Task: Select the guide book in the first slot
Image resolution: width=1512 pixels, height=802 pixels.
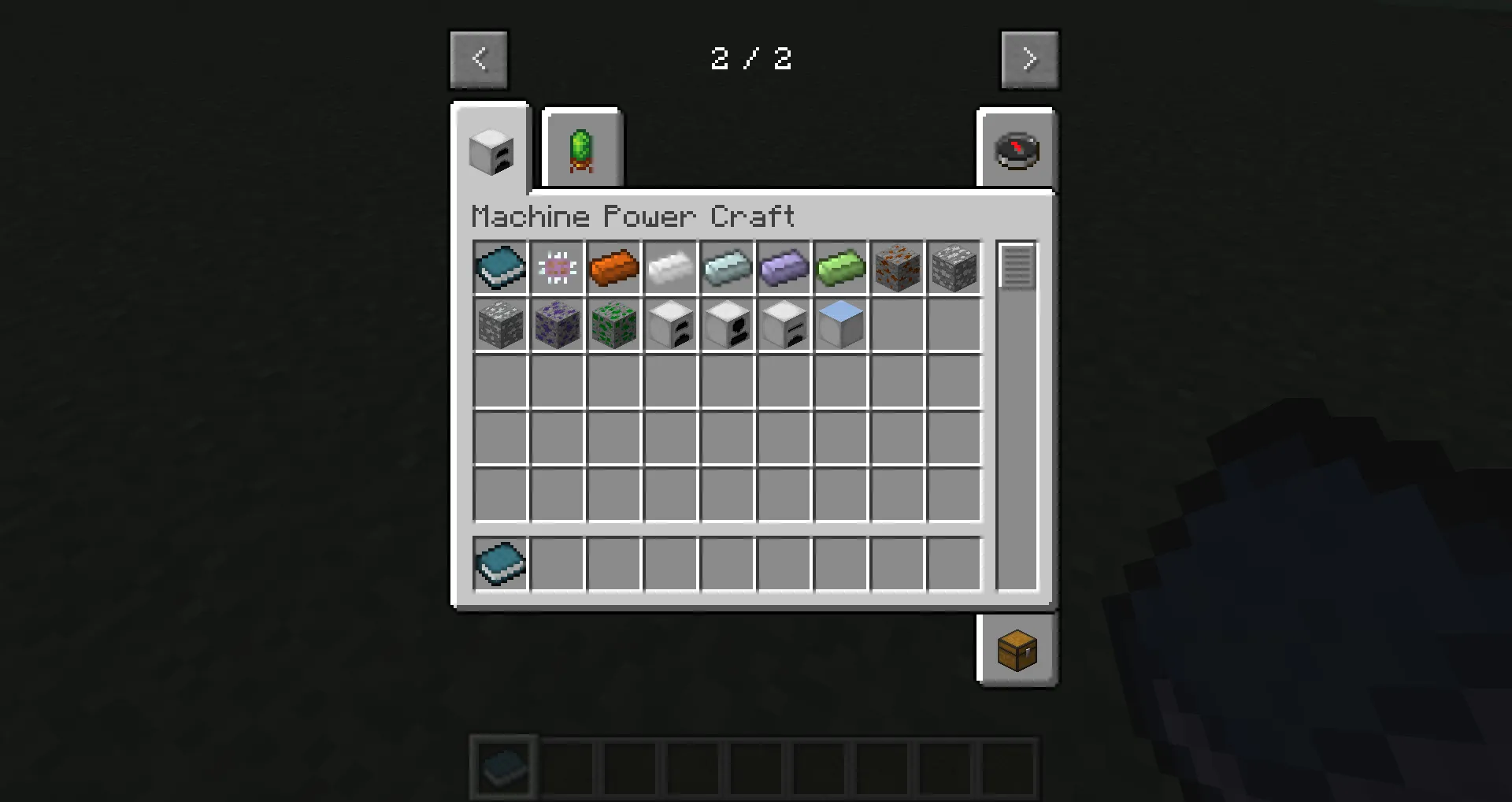Action: (501, 268)
